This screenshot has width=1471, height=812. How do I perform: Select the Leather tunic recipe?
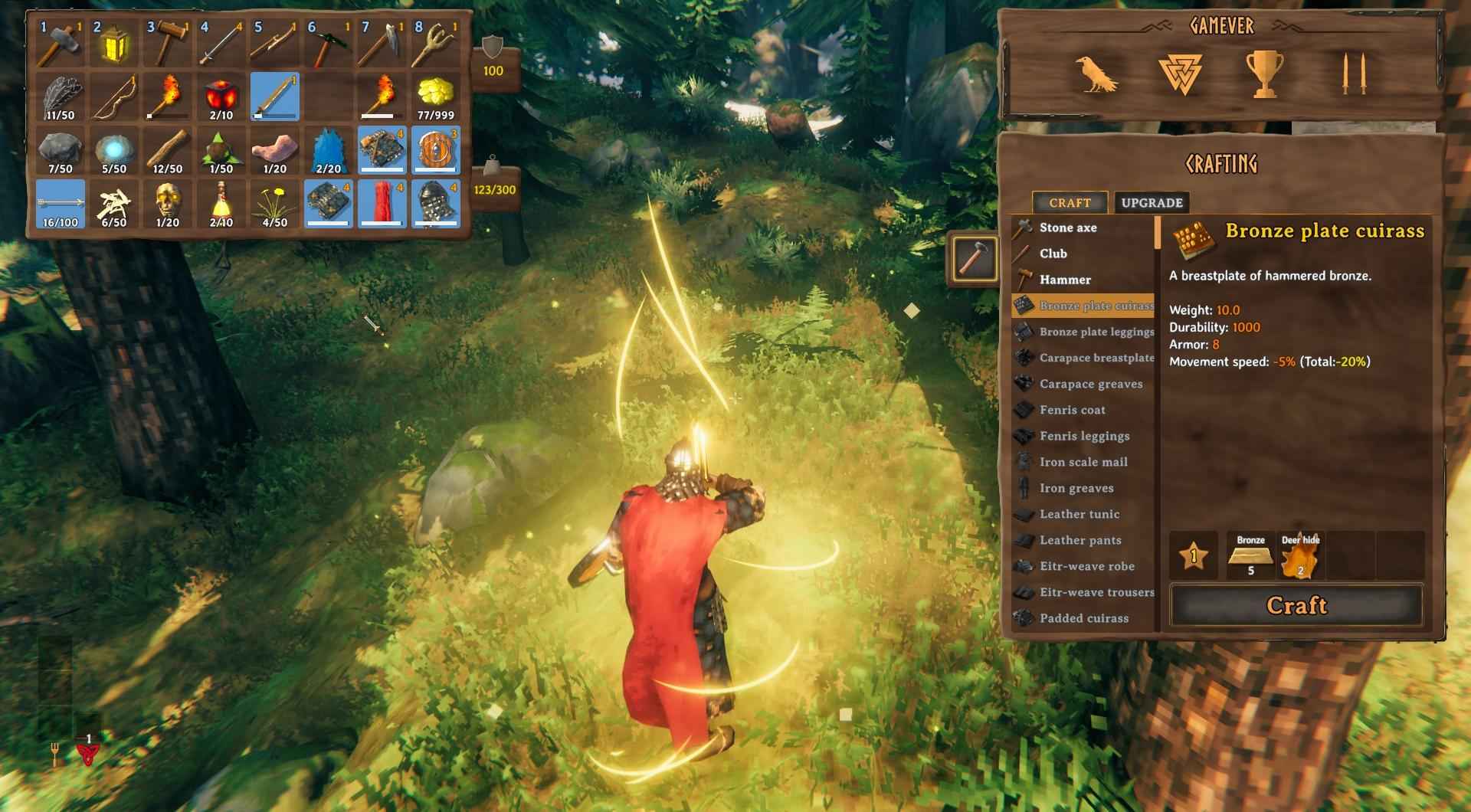tap(1079, 514)
